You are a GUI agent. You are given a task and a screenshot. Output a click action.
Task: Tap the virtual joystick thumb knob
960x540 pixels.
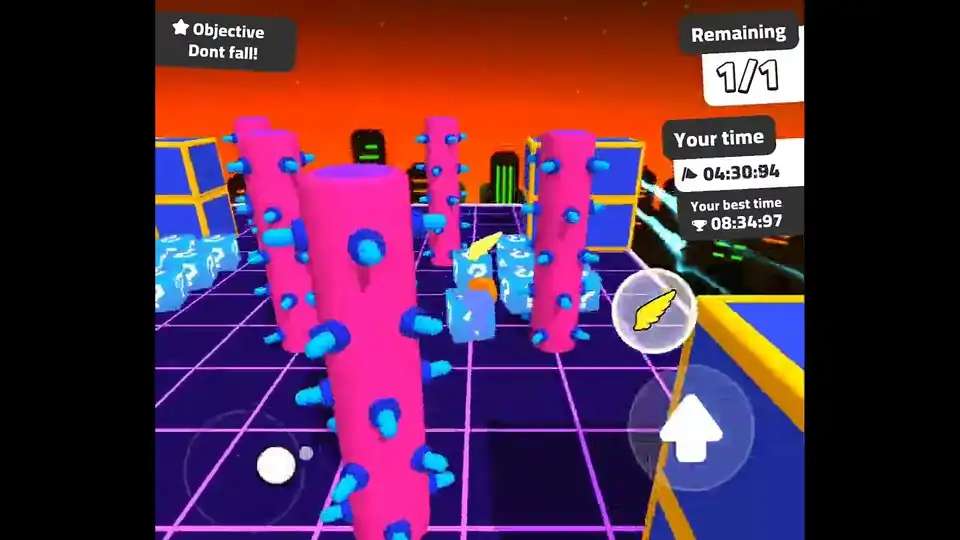(276, 465)
